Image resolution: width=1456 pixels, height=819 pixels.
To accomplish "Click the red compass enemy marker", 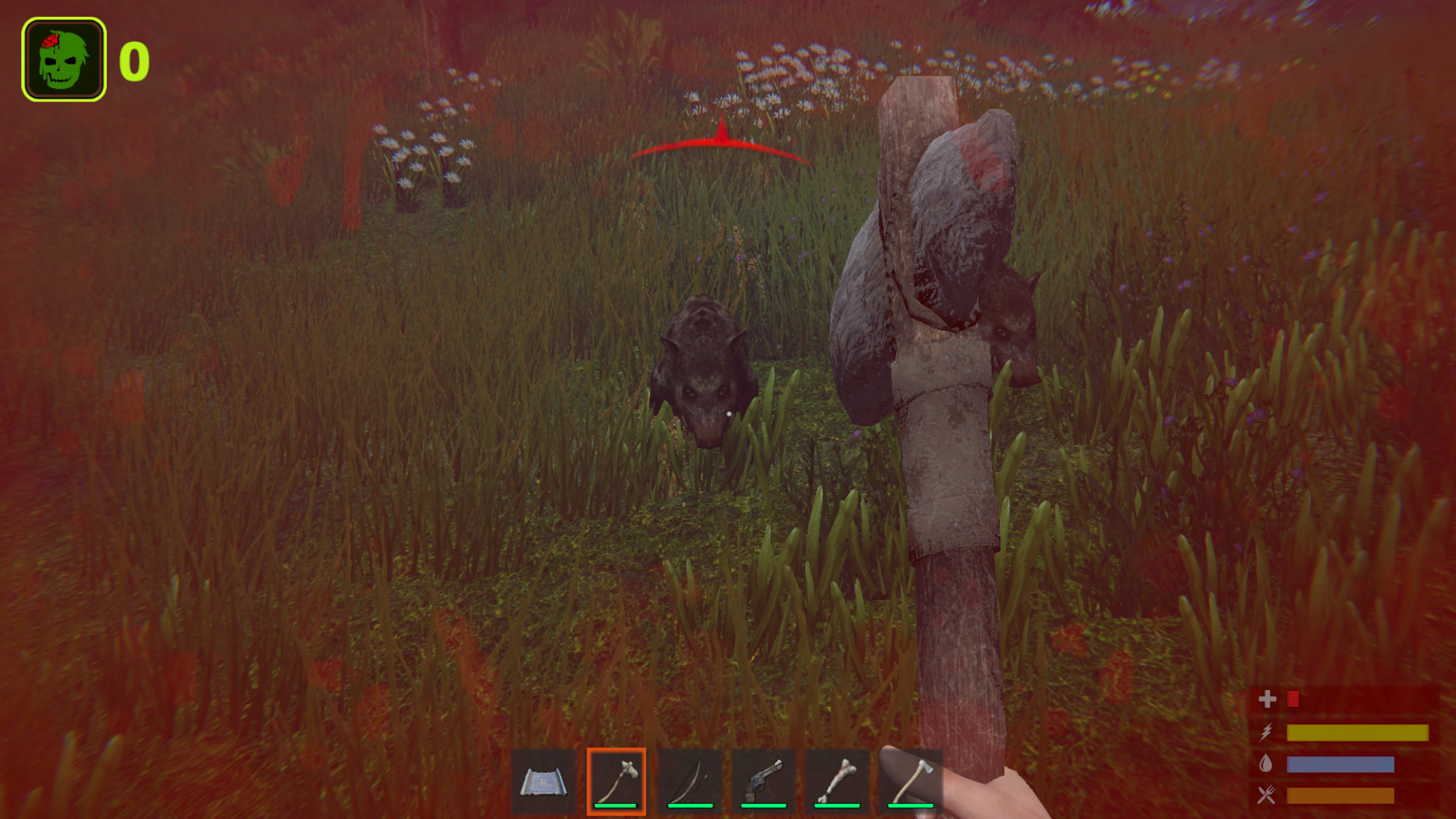I will tap(720, 143).
